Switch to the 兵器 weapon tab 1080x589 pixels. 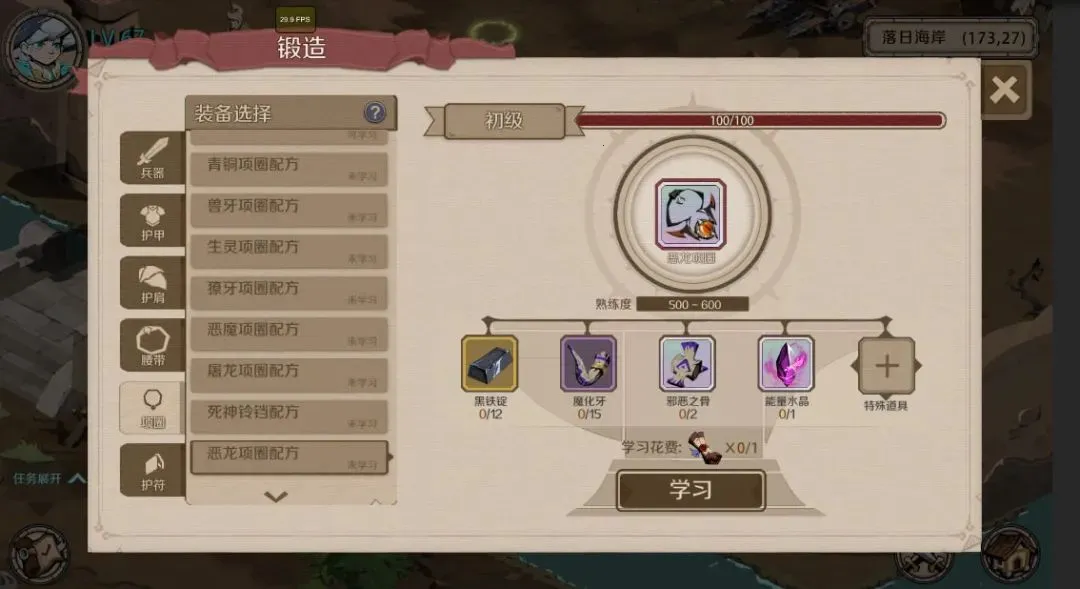click(152, 158)
